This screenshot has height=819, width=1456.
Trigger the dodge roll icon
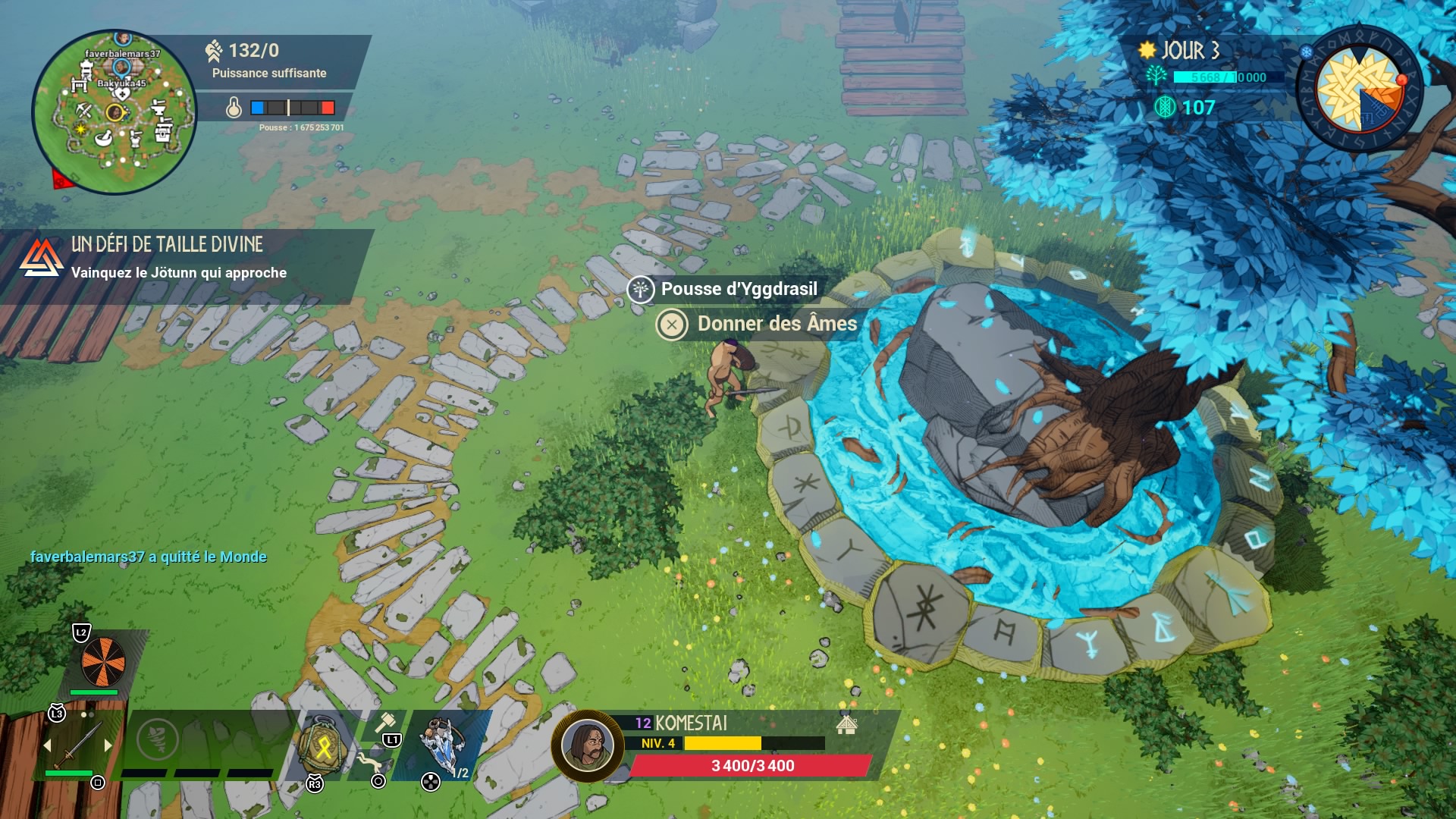(369, 760)
